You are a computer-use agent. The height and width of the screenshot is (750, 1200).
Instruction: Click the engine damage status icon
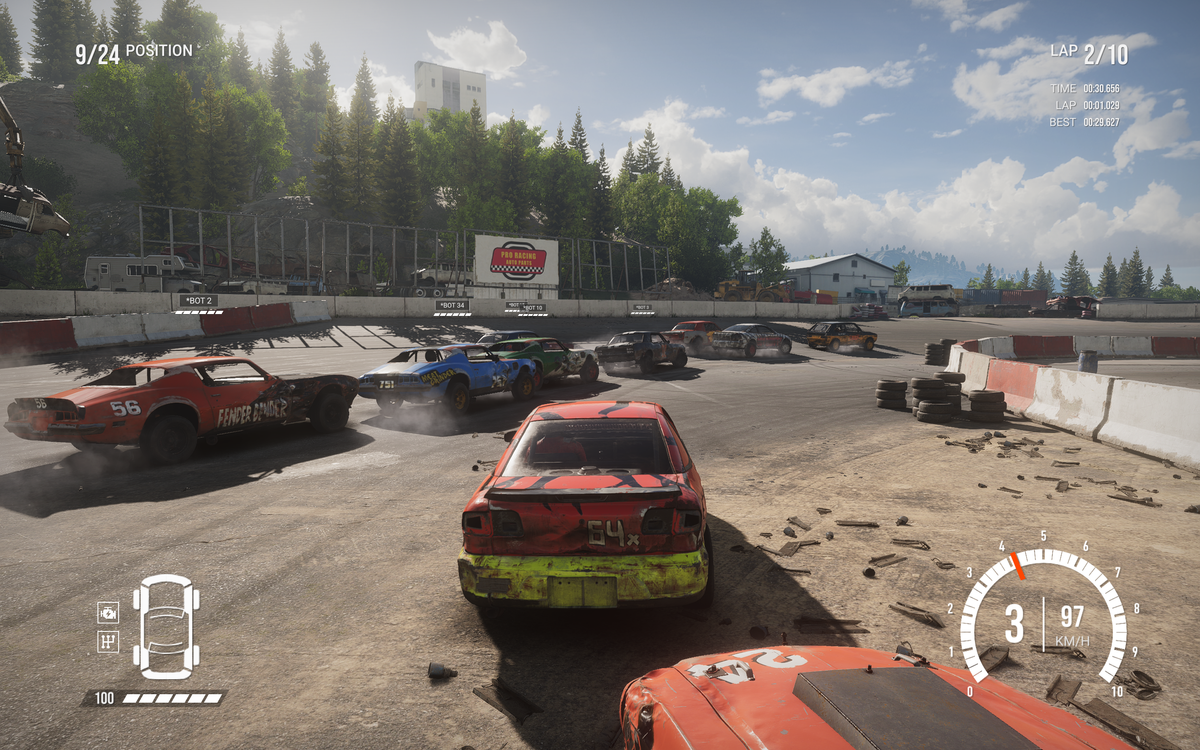[108, 612]
